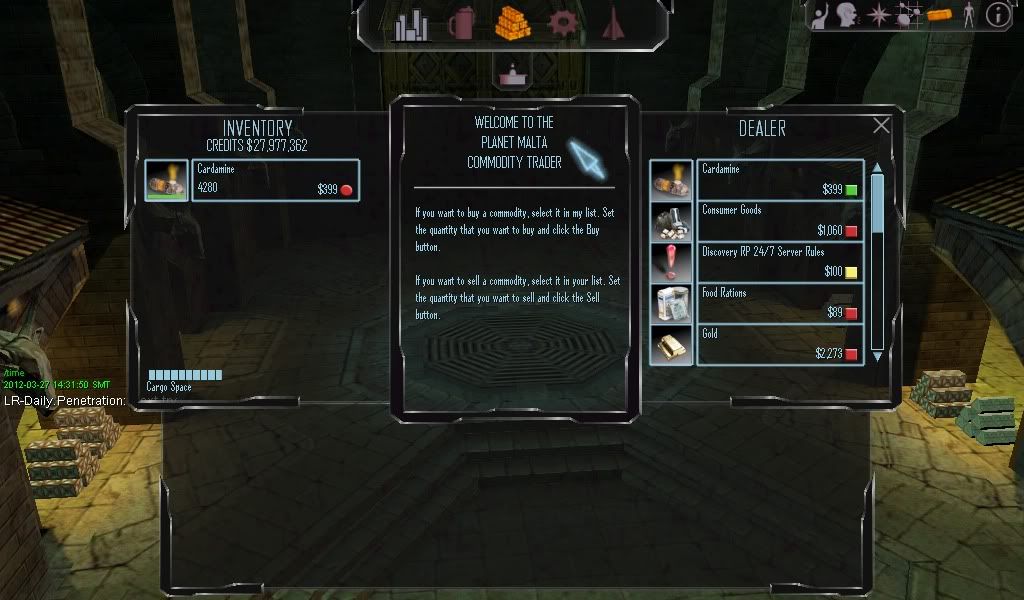
Task: Open the player status figure icon
Action: point(967,14)
